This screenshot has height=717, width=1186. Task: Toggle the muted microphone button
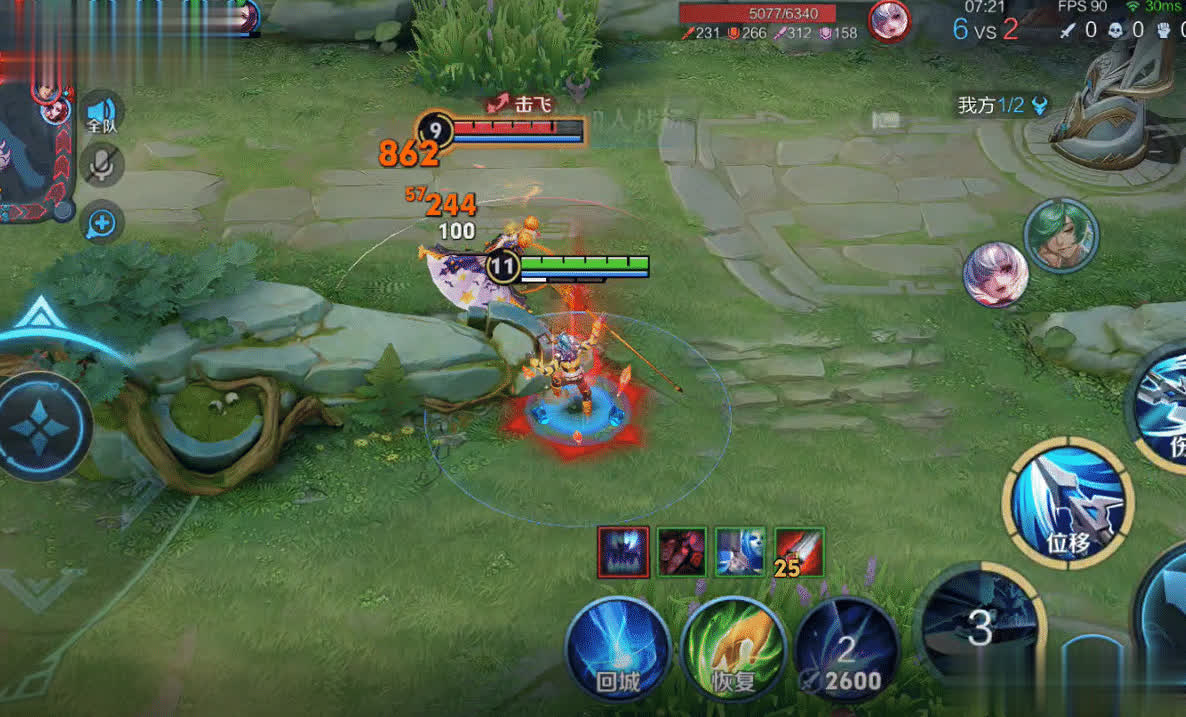click(x=101, y=165)
